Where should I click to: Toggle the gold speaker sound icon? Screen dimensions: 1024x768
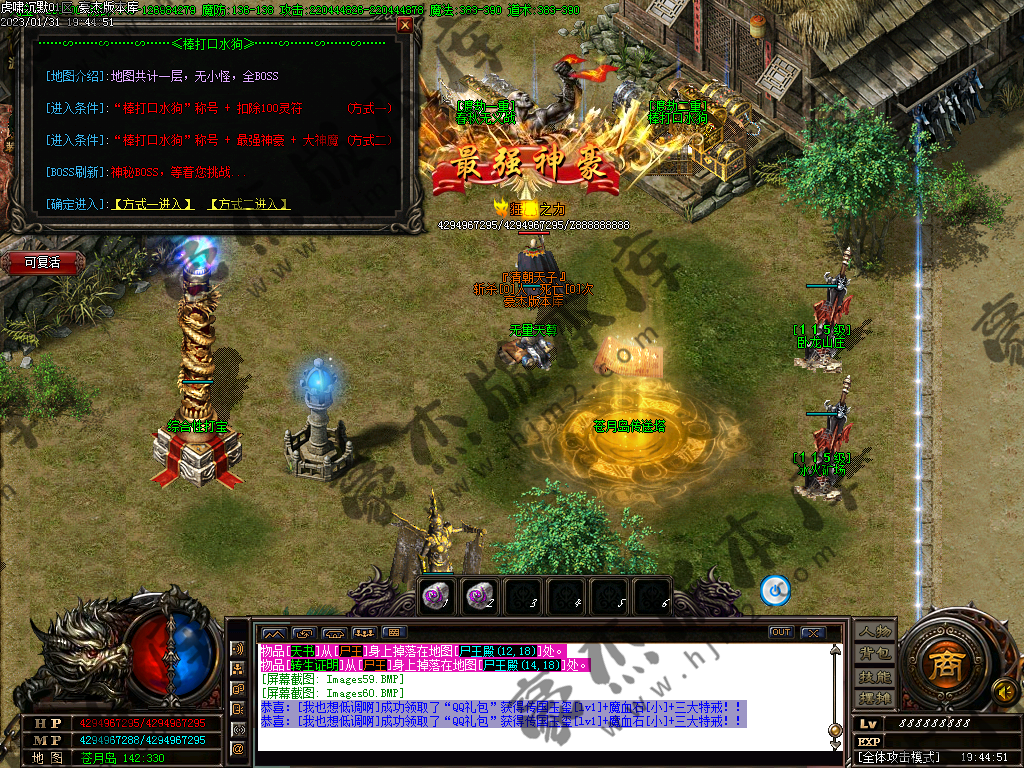point(1004,691)
